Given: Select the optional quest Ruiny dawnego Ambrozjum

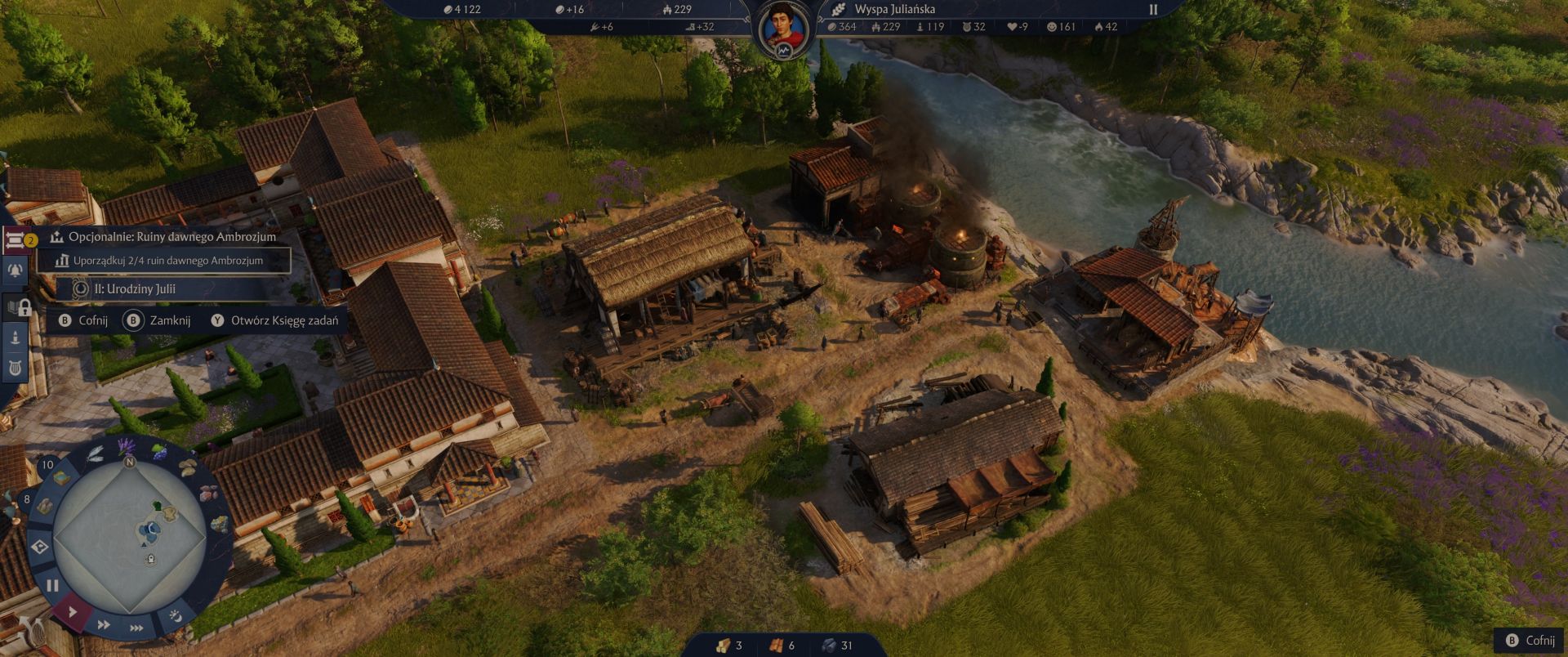Looking at the screenshot, I should coord(171,237).
